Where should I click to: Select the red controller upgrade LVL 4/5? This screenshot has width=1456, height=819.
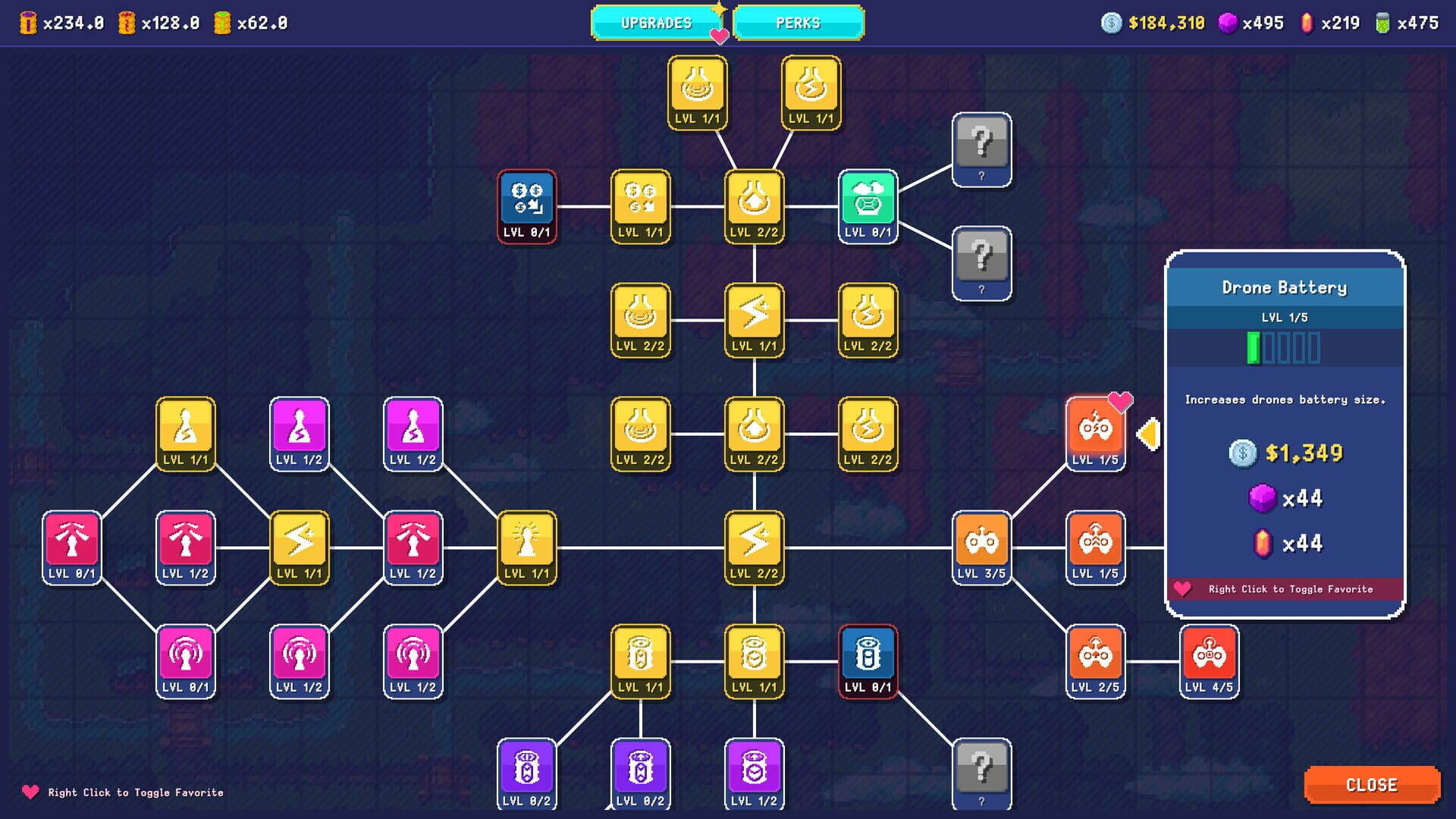click(x=1210, y=660)
